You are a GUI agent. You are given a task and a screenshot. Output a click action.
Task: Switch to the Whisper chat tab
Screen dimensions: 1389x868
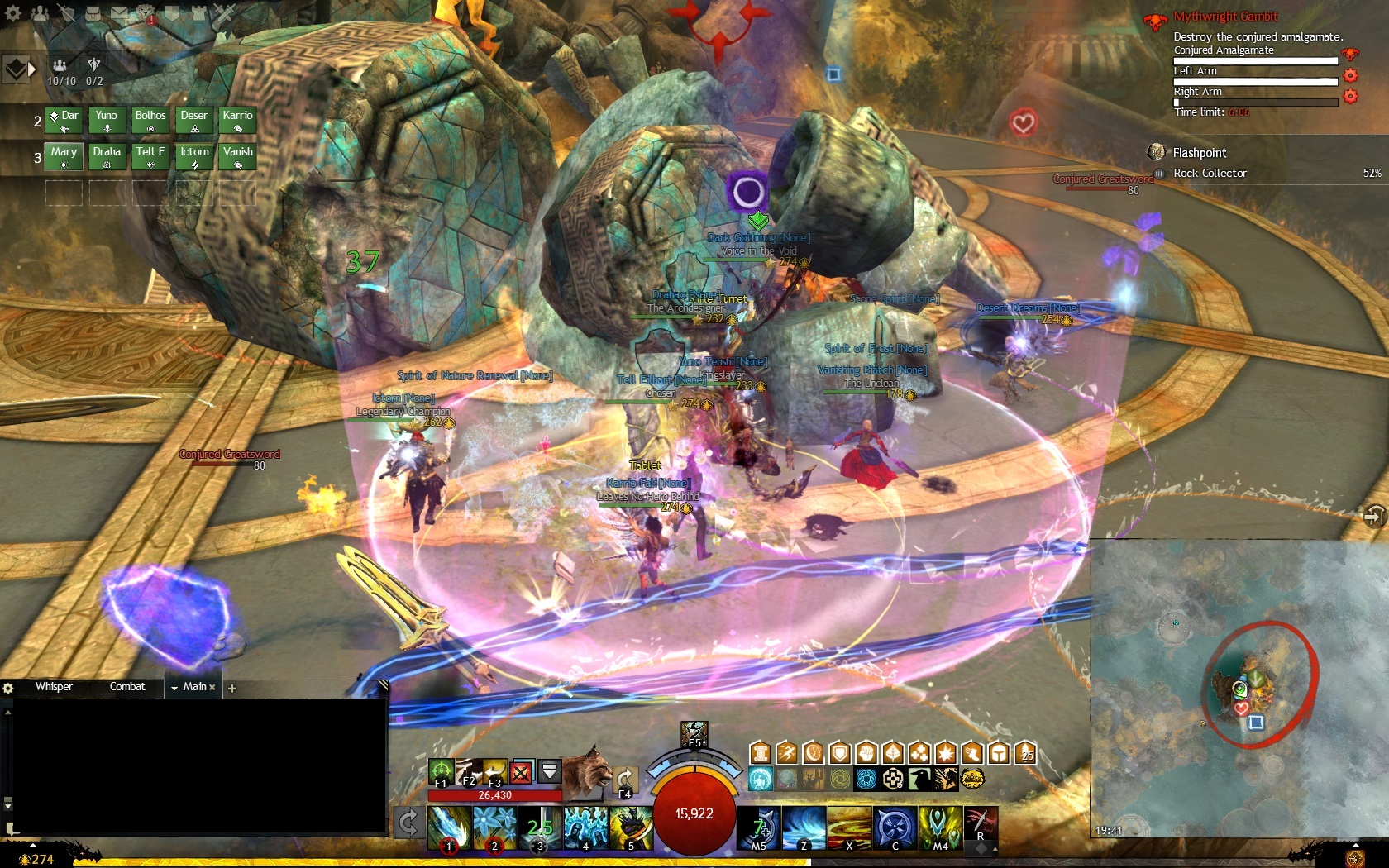[54, 687]
